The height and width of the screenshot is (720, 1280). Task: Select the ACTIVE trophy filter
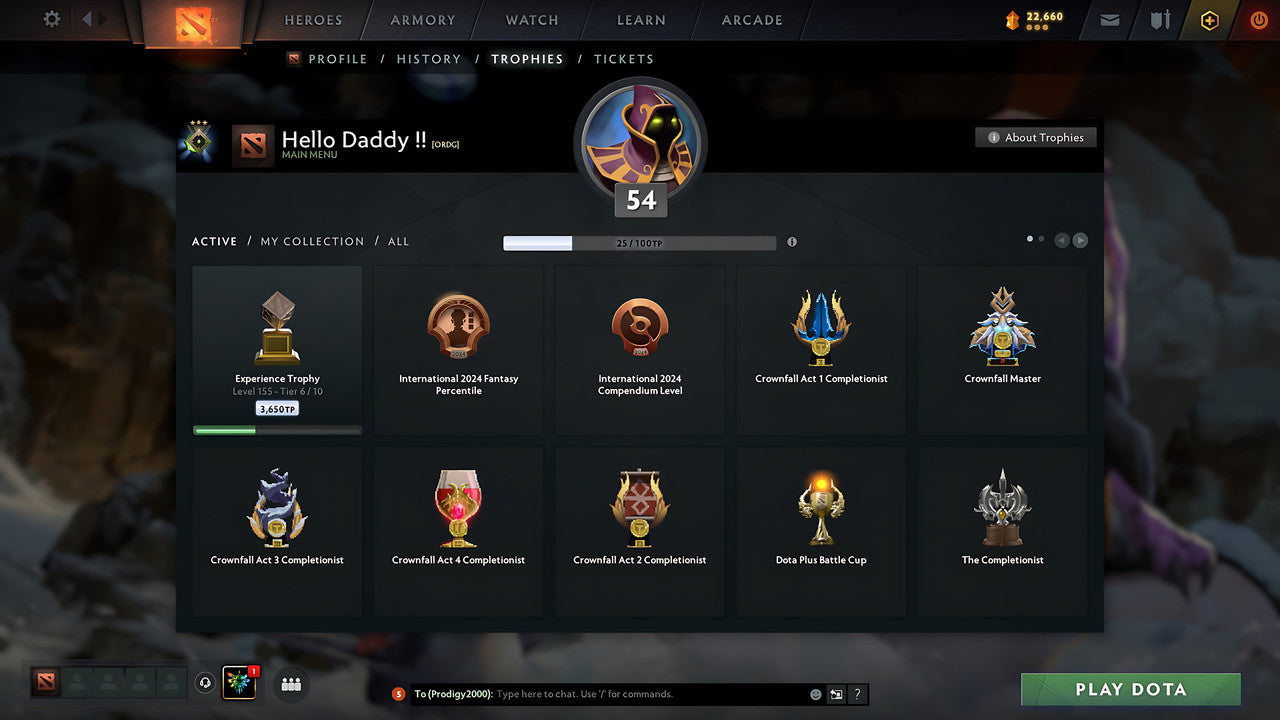pyautogui.click(x=214, y=241)
